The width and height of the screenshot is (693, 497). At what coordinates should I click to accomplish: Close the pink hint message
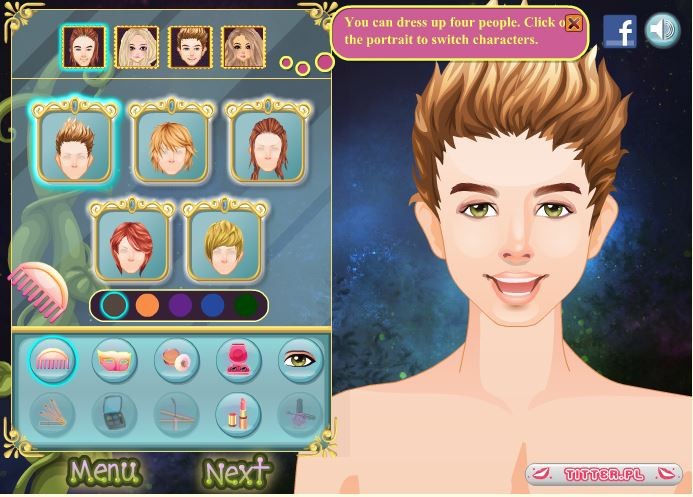pyautogui.click(x=573, y=23)
